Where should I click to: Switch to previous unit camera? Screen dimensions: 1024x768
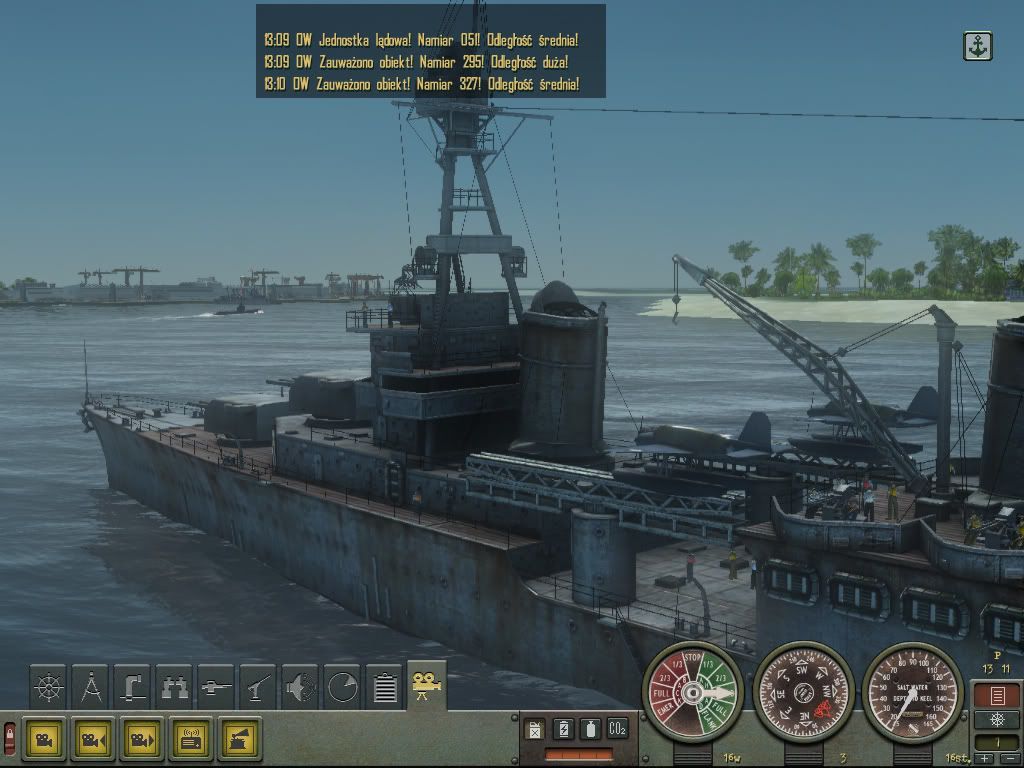click(x=93, y=739)
